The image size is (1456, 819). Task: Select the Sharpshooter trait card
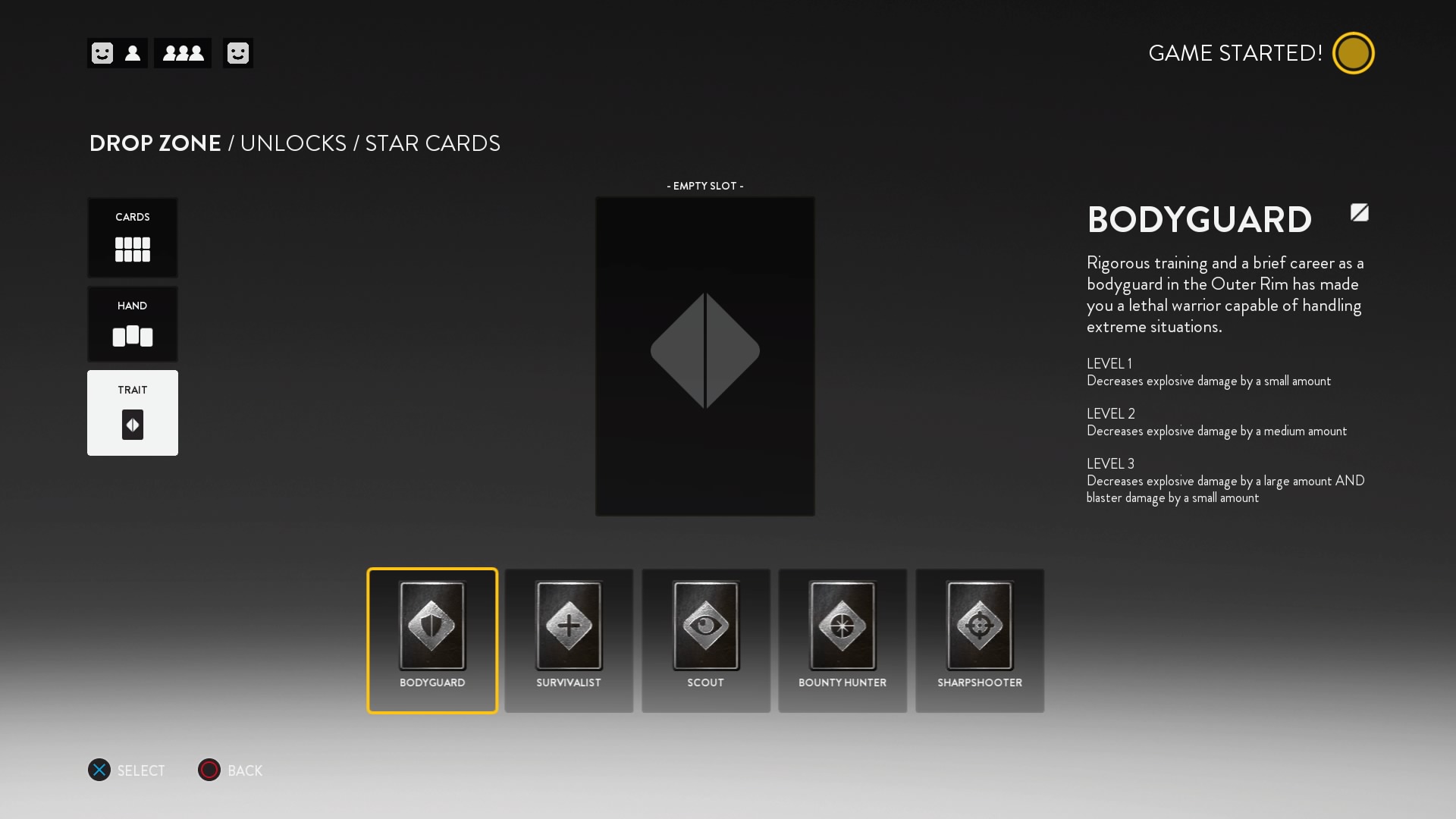click(x=980, y=641)
